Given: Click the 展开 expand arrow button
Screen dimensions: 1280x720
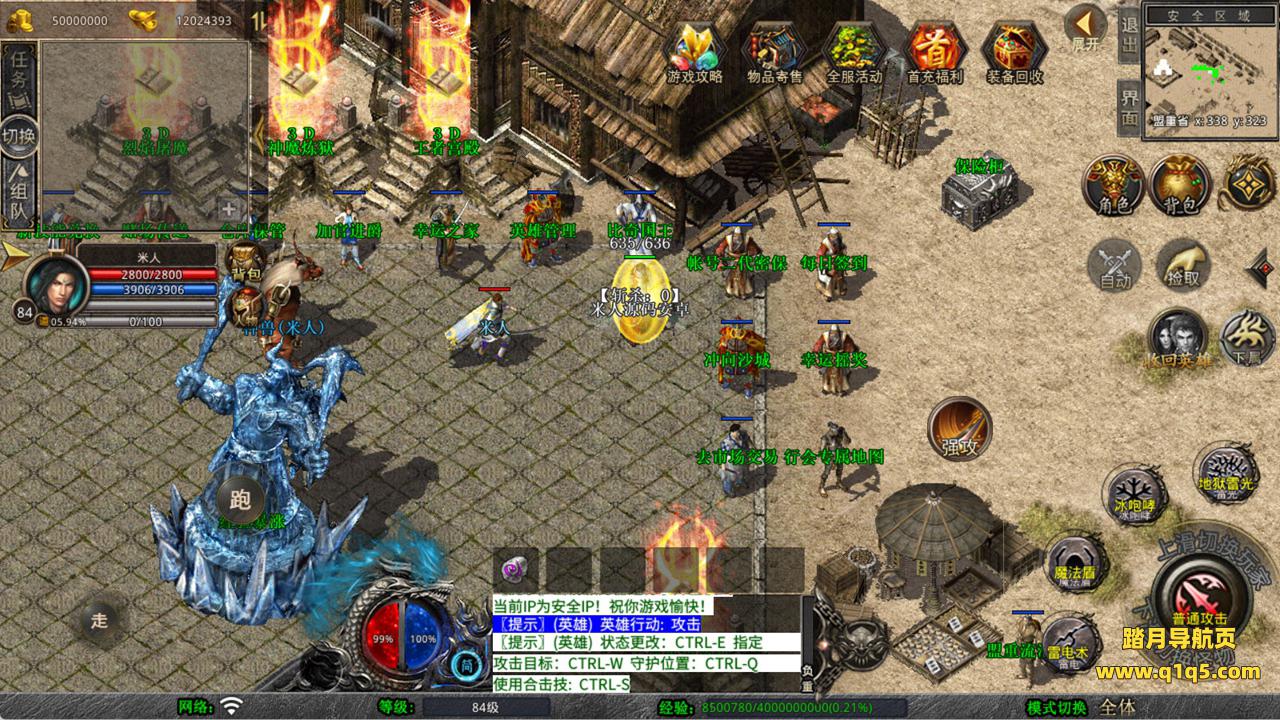Looking at the screenshot, I should (1085, 27).
